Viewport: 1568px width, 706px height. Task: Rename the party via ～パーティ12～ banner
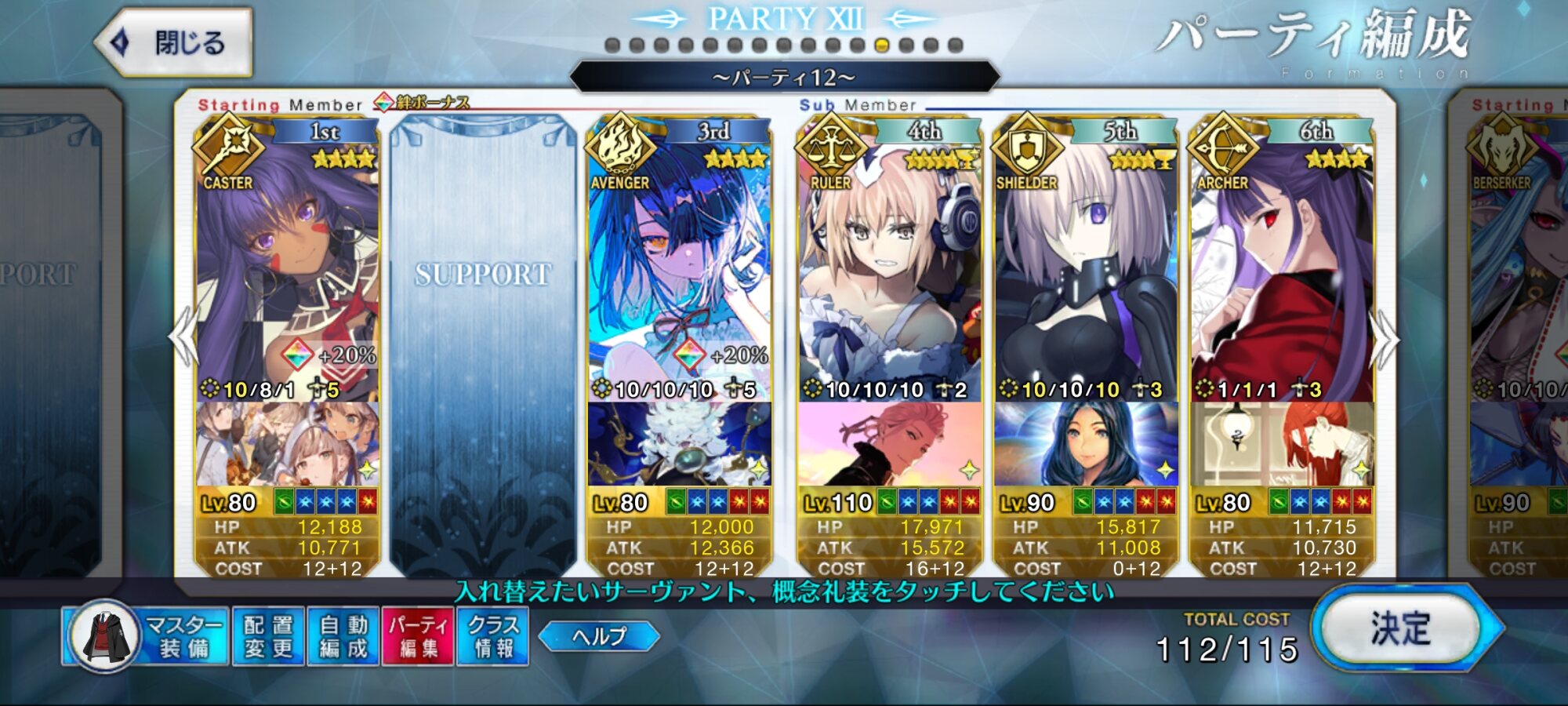coord(784,78)
